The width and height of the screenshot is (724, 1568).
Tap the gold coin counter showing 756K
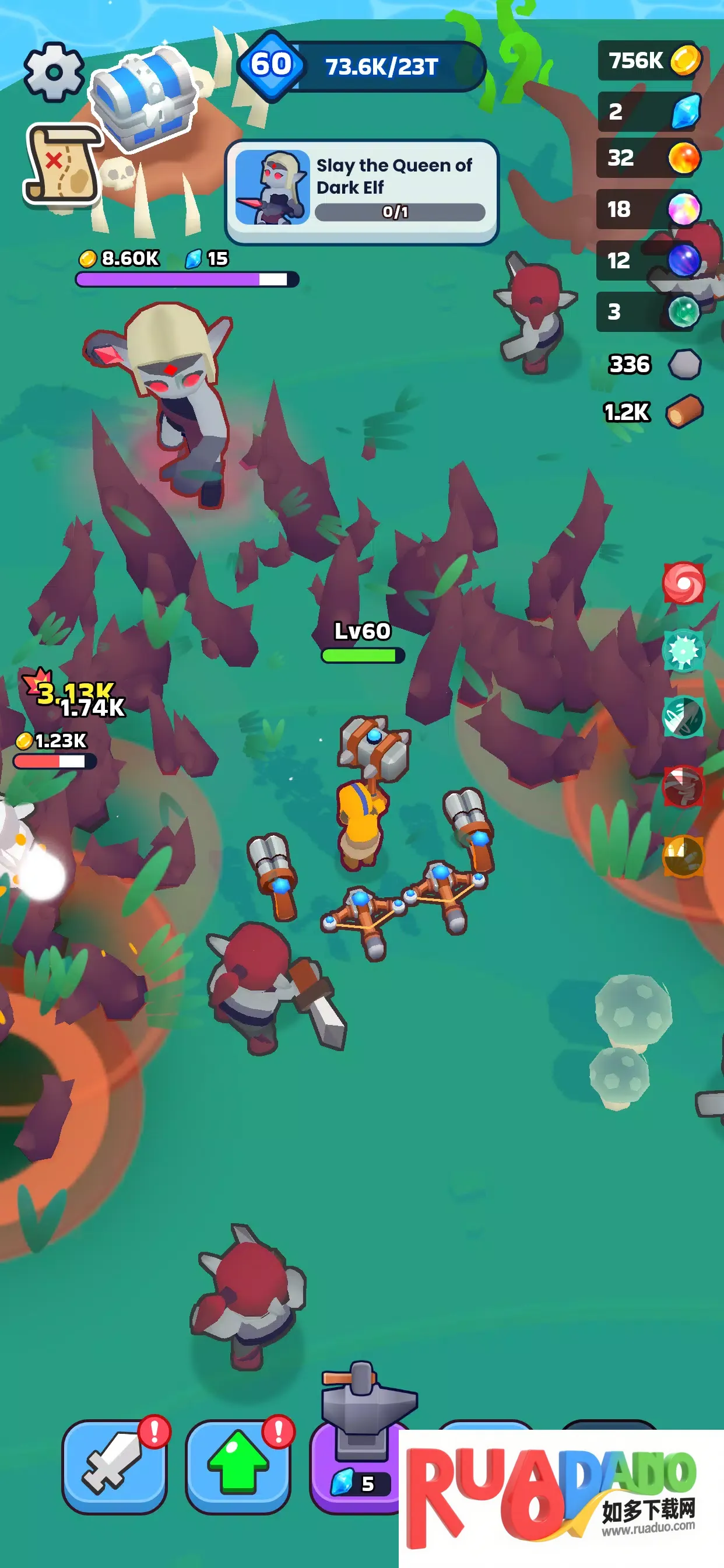click(x=651, y=60)
